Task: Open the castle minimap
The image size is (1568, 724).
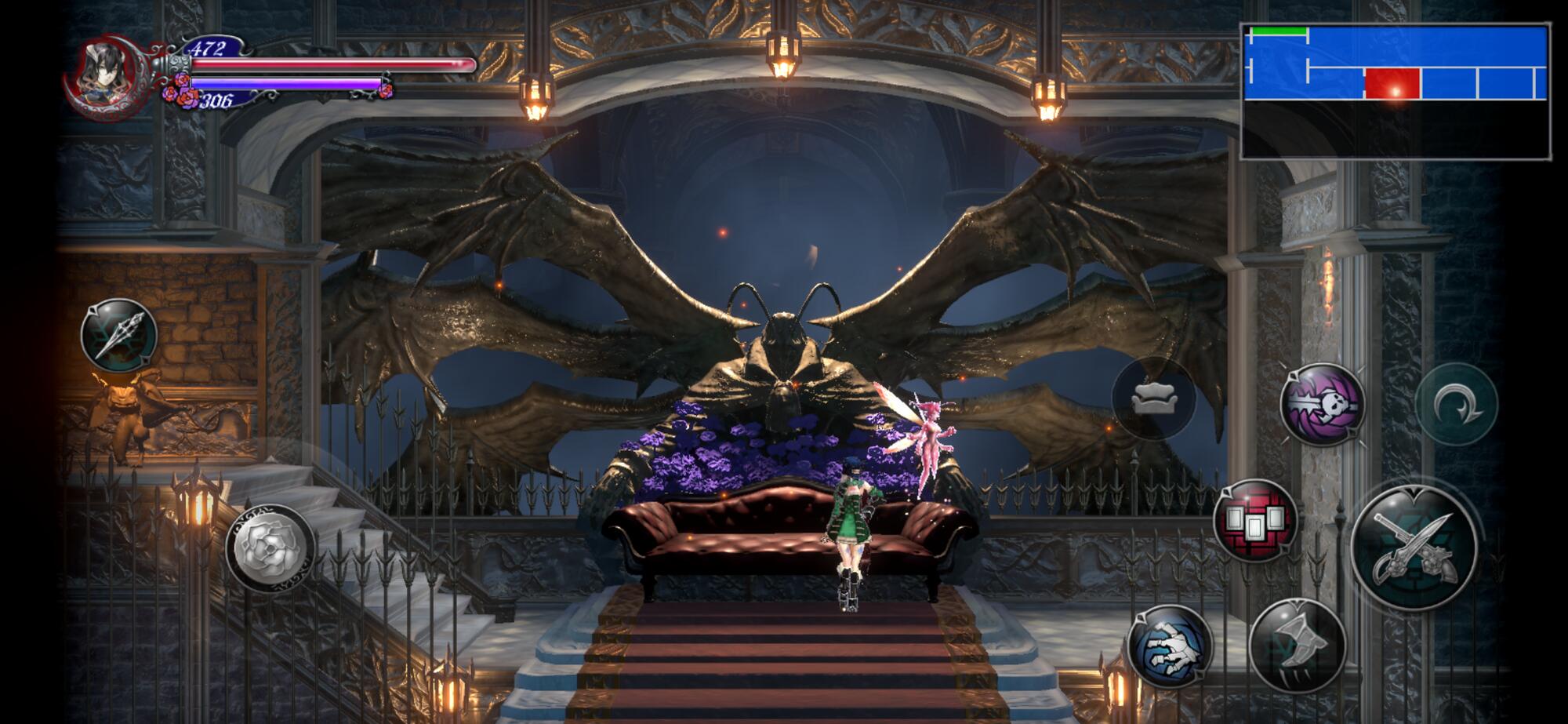Action: (x=1396, y=91)
